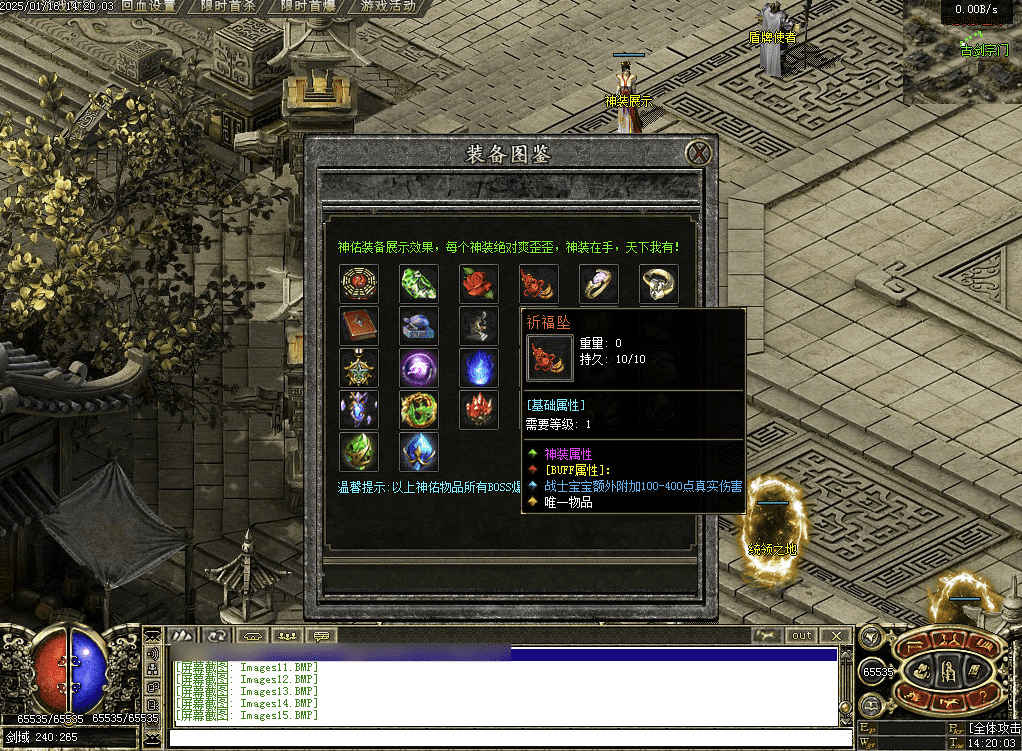Click the chat text input field

pyautogui.click(x=500, y=739)
